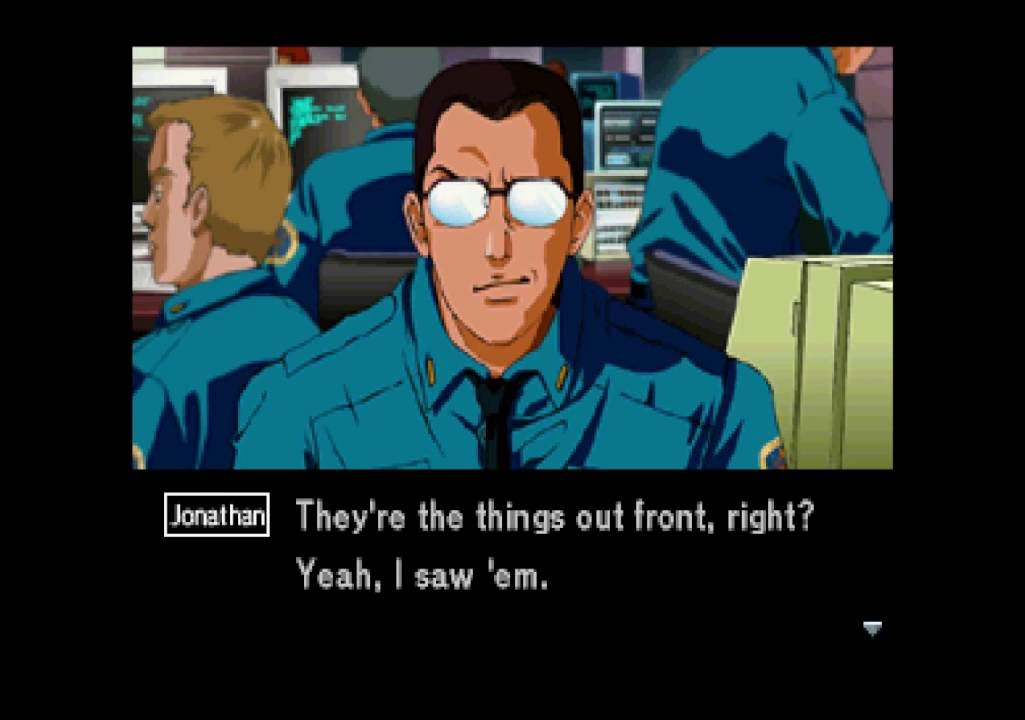Advance dialogue with the down arrow indicator
Image resolution: width=1025 pixels, height=720 pixels.
pos(872,628)
